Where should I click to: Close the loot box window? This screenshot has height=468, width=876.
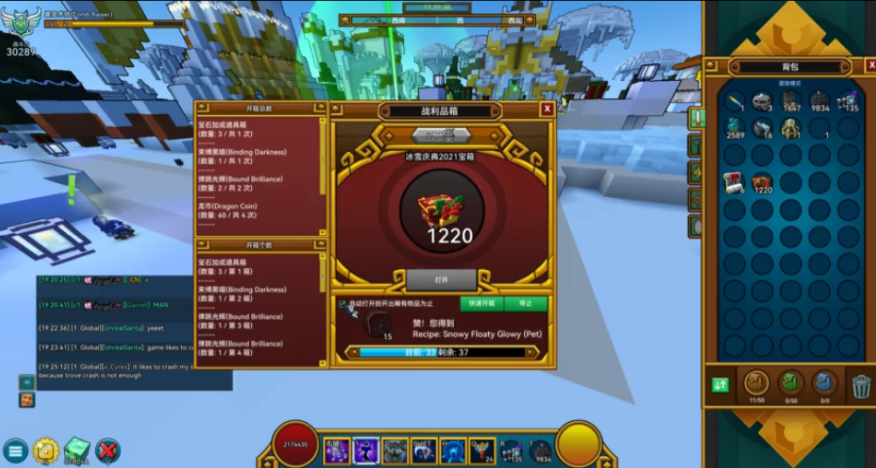pos(547,108)
